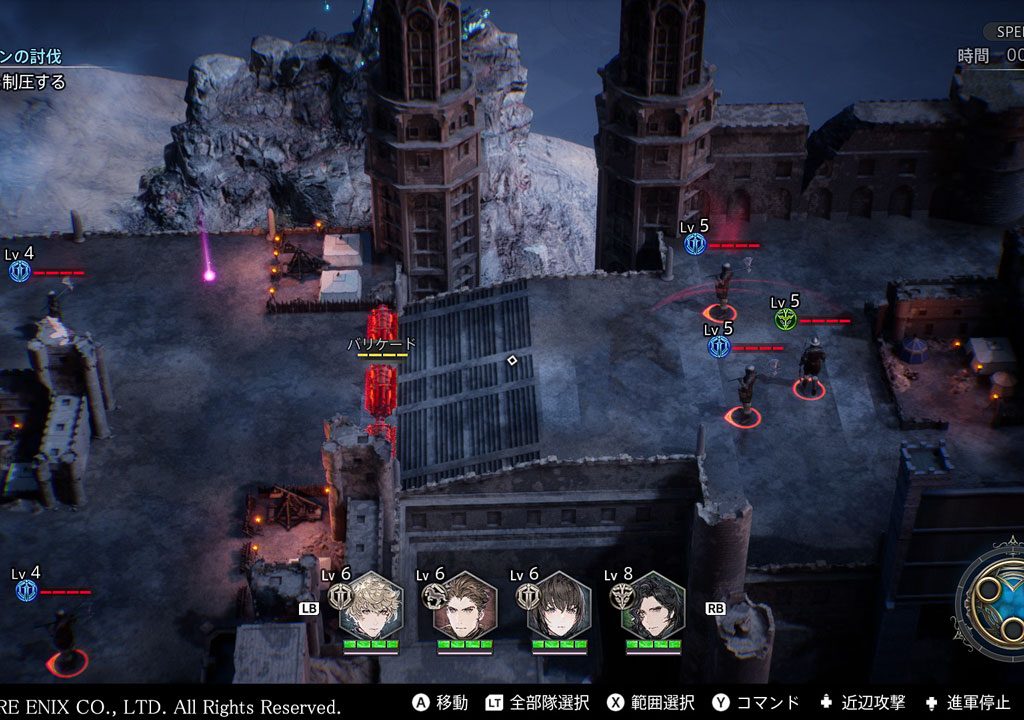This screenshot has width=1024, height=720.
Task: Open the ornate orb gauge emblem
Action: coord(992,600)
